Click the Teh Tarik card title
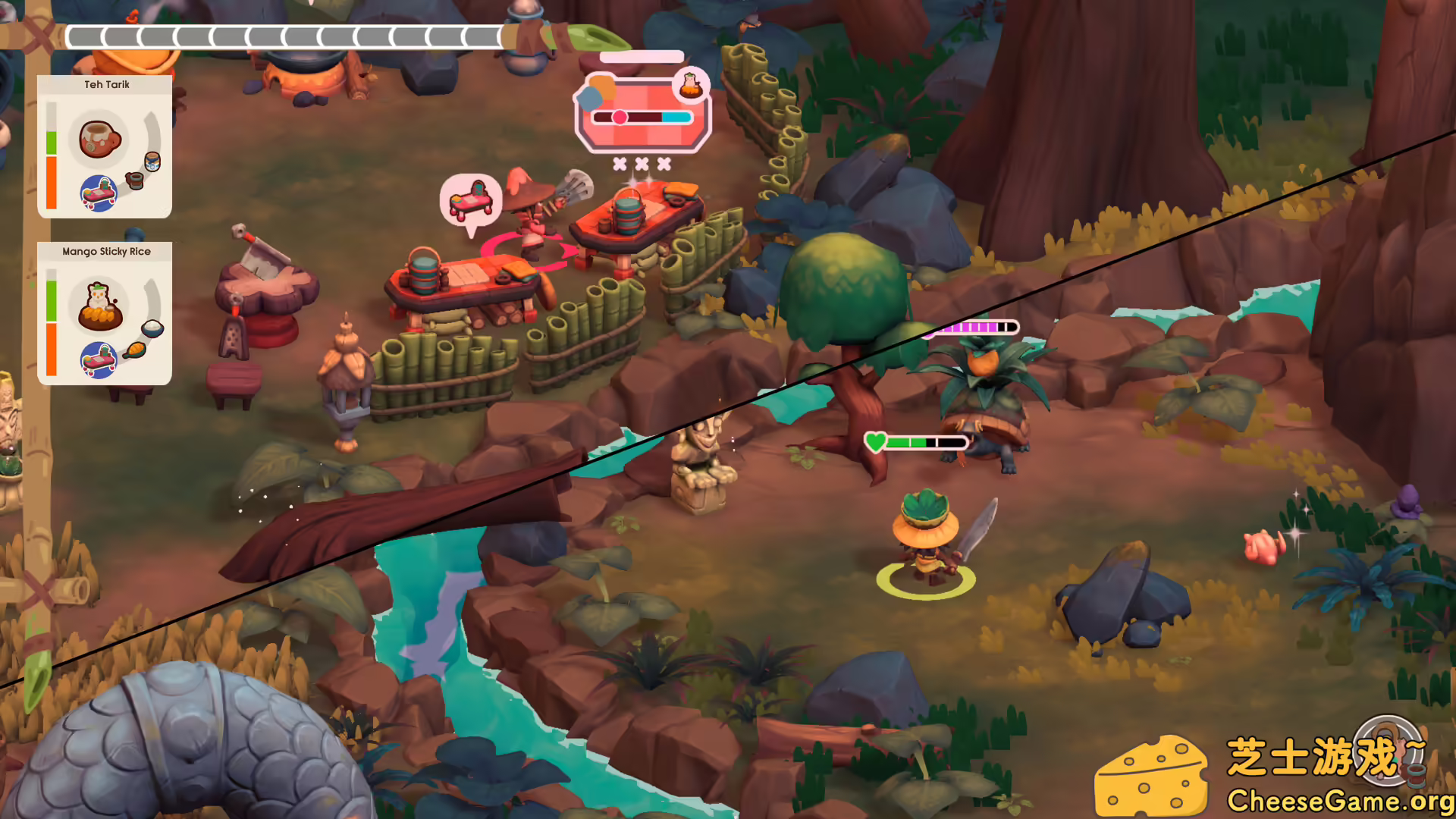1456x819 pixels. [x=106, y=85]
